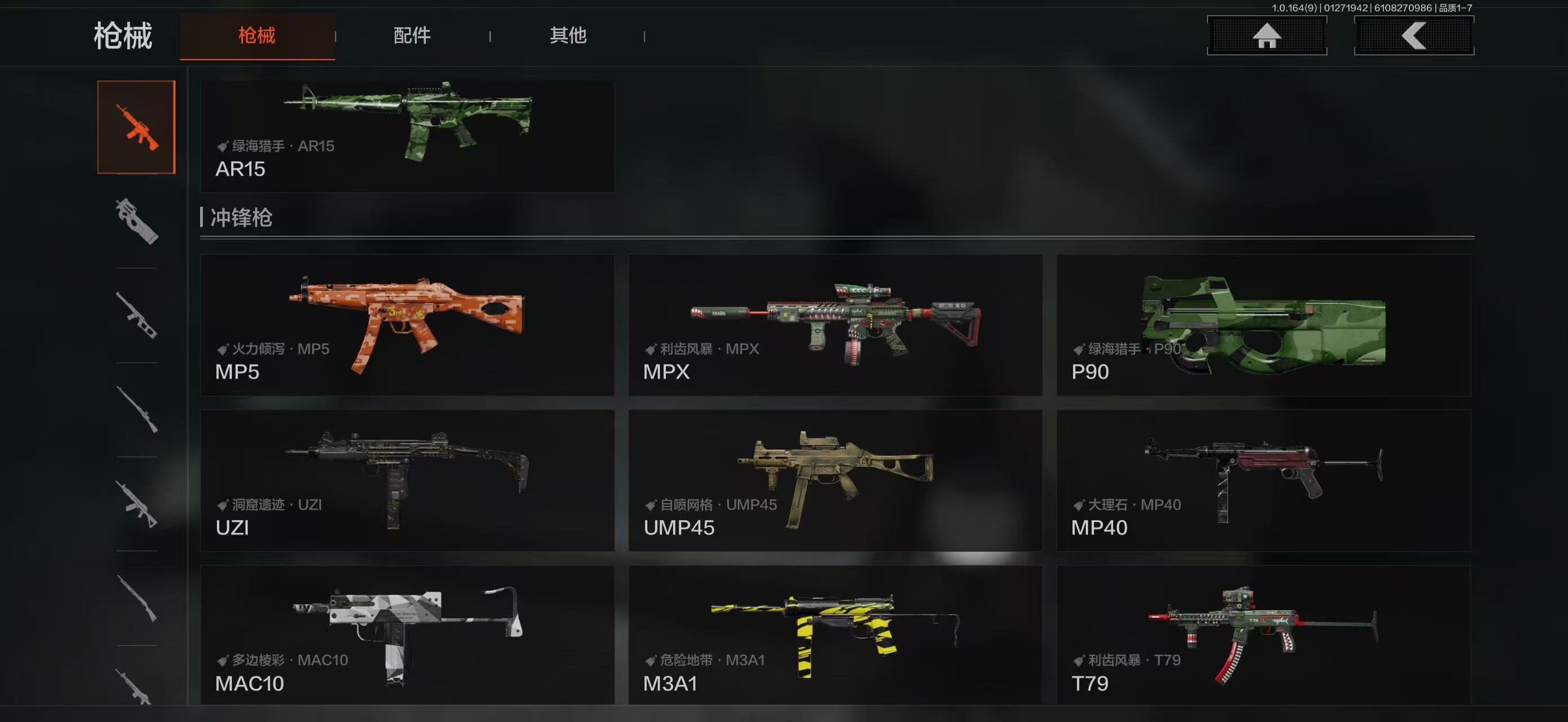Select the green camo P90 card
This screenshot has height=722, width=1568.
tap(1264, 325)
